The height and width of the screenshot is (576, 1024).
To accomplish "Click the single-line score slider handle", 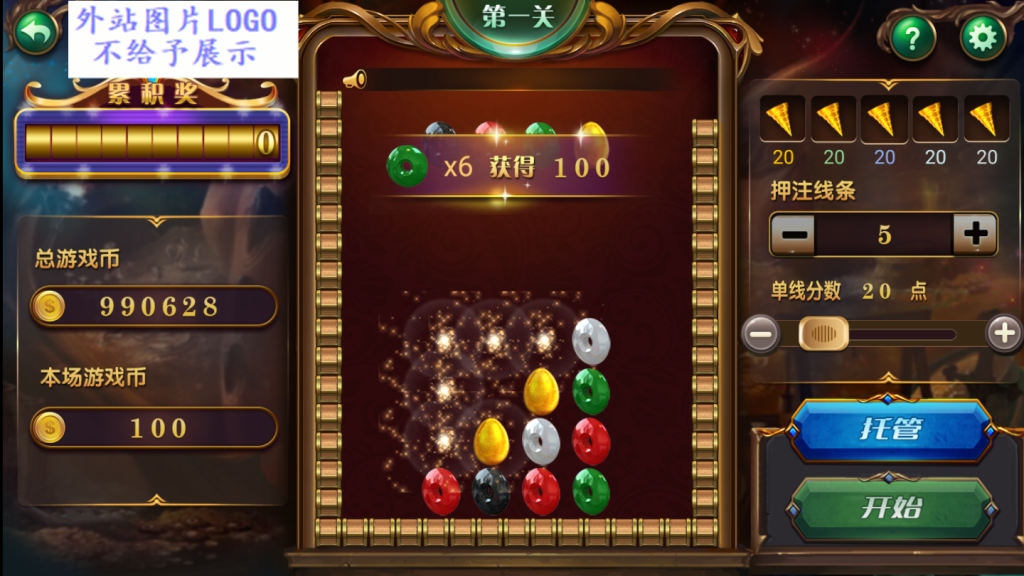I will (824, 333).
